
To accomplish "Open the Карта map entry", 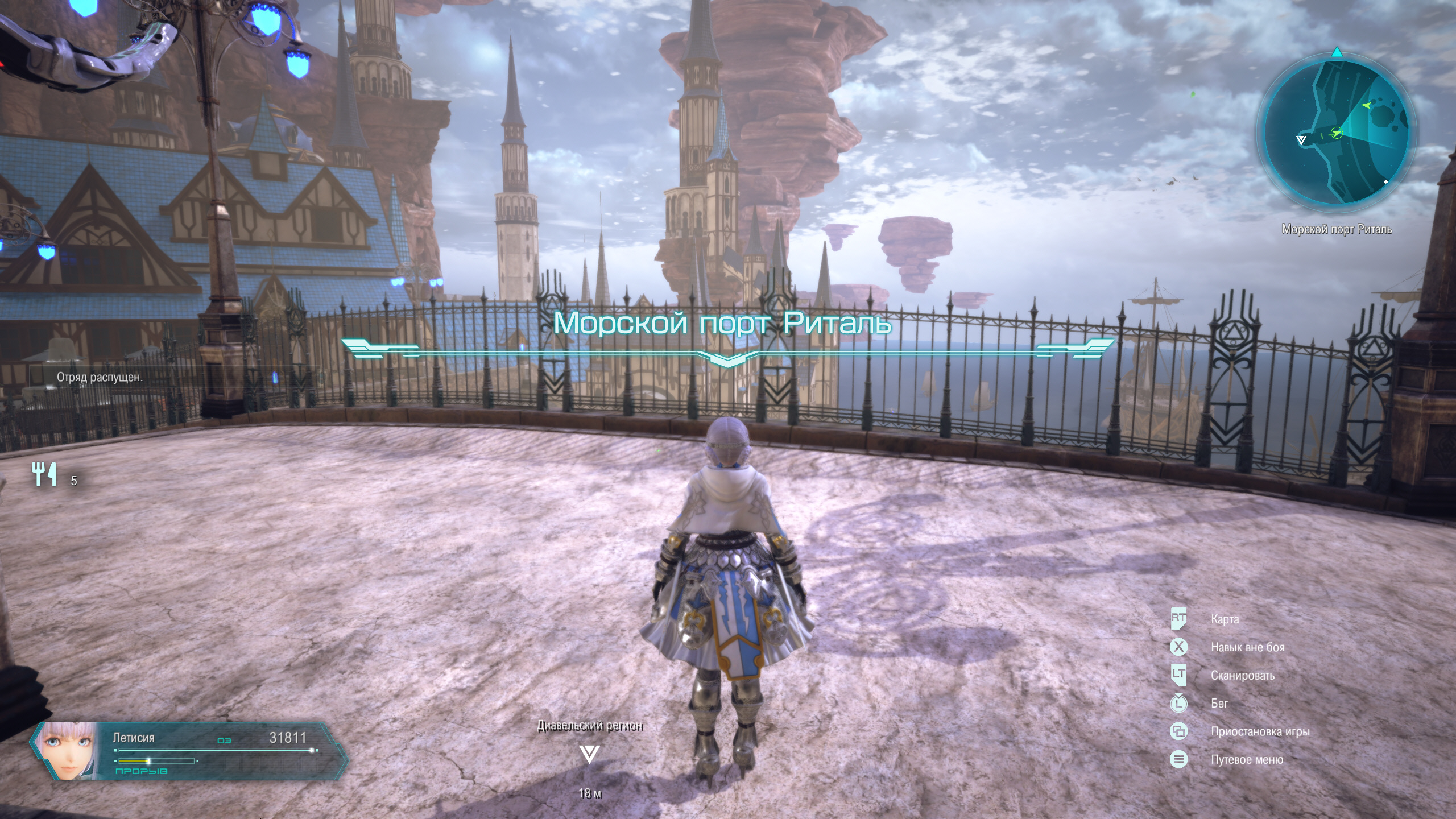I will click(x=1225, y=619).
